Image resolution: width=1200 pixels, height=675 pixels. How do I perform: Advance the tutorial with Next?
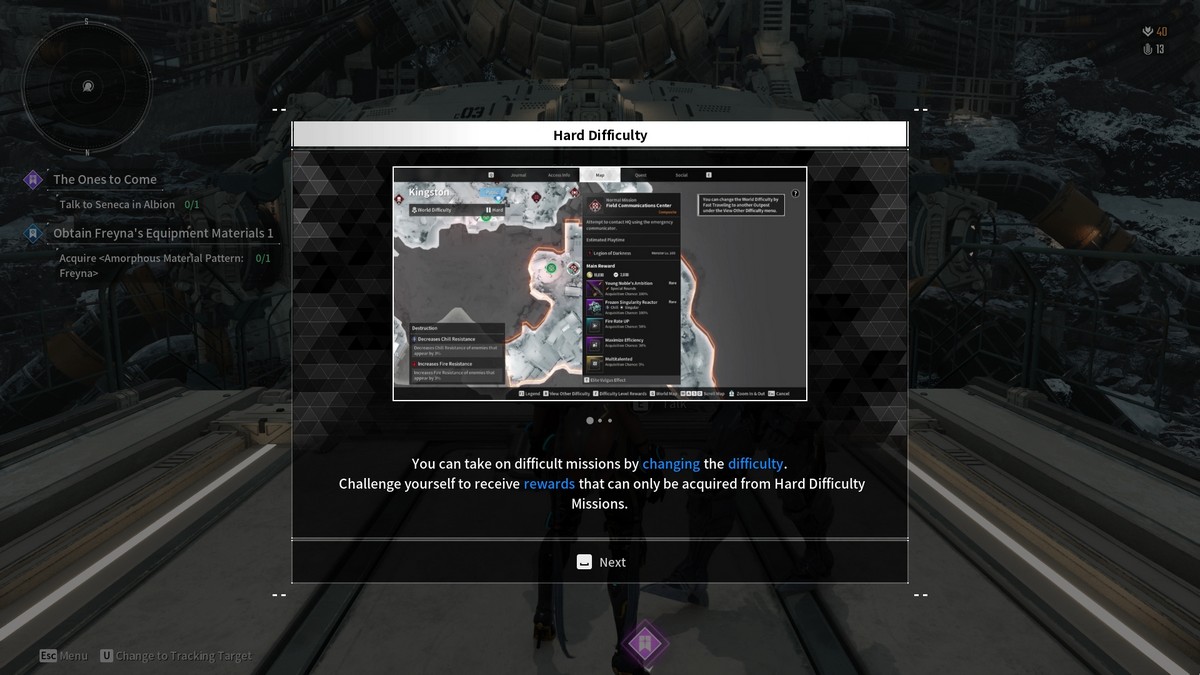click(x=600, y=562)
